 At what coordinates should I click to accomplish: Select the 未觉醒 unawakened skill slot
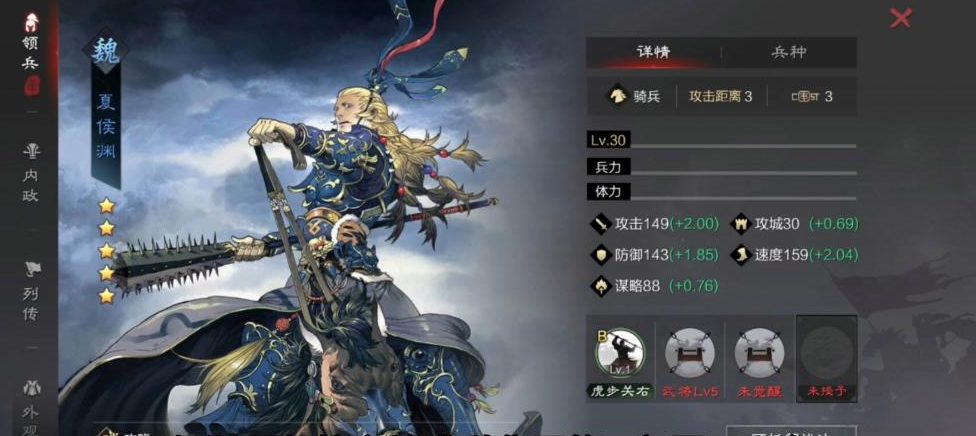pyautogui.click(x=759, y=354)
